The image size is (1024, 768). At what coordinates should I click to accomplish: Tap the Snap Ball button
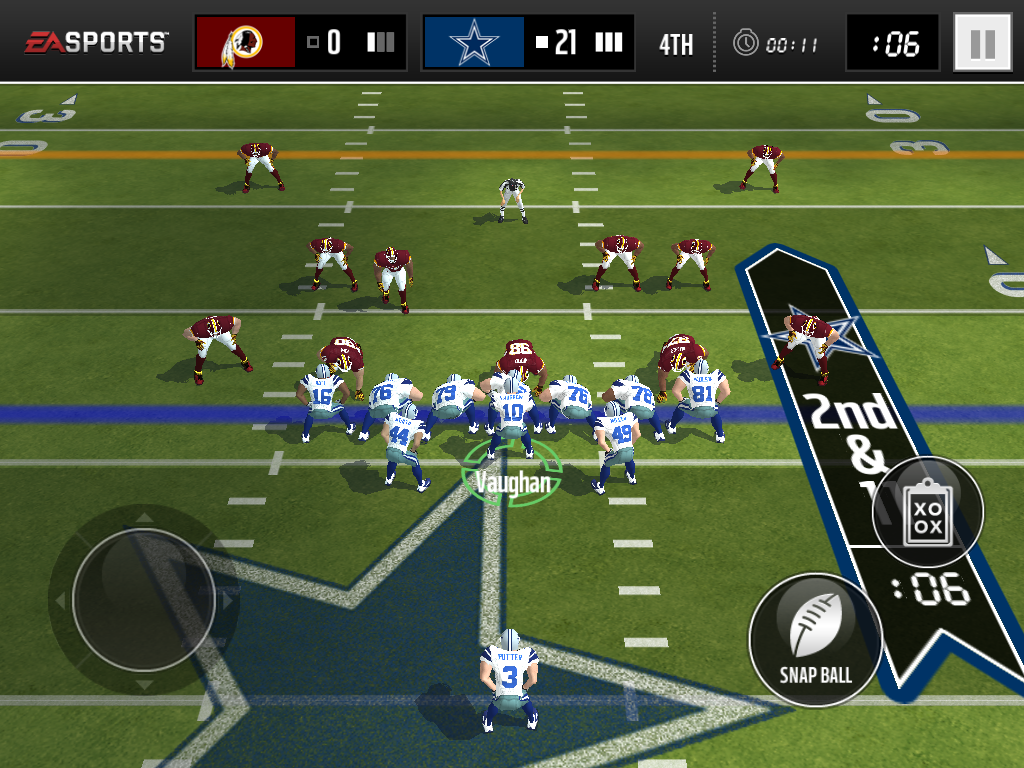pyautogui.click(x=816, y=639)
